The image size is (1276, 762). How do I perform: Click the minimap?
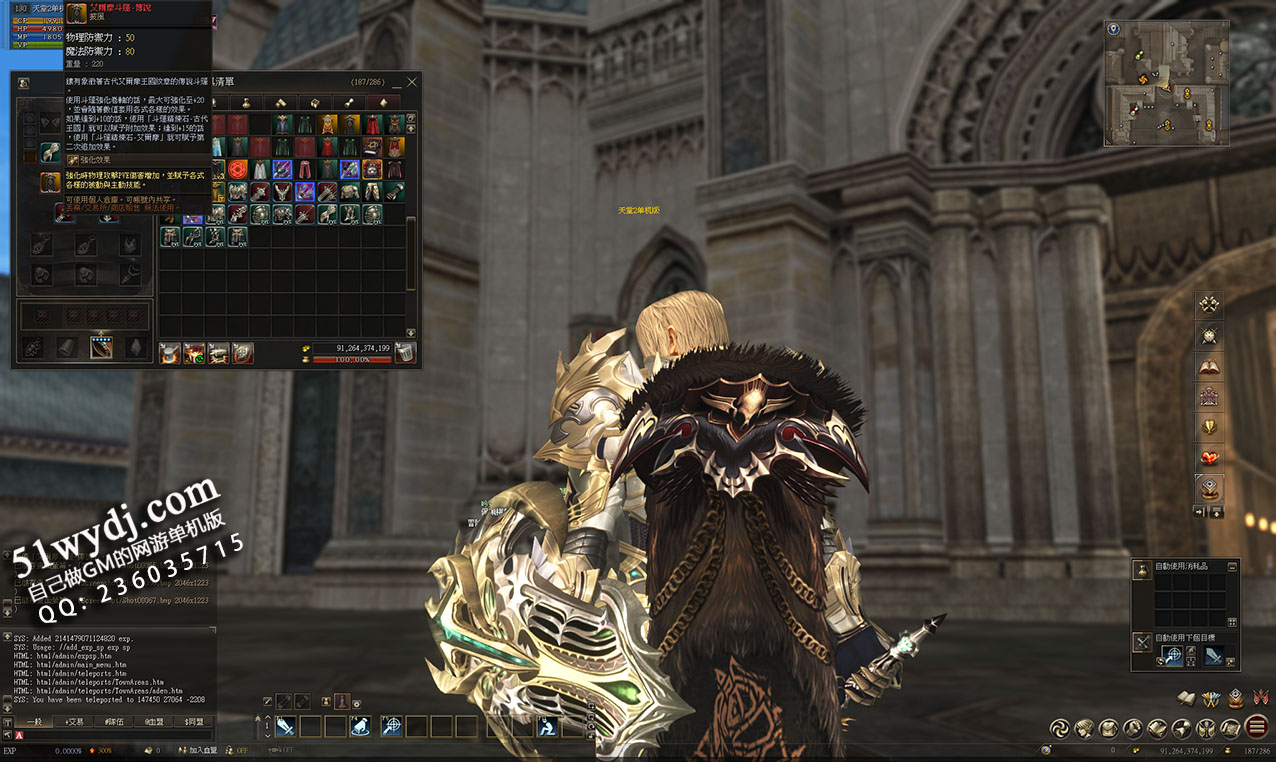(1166, 83)
